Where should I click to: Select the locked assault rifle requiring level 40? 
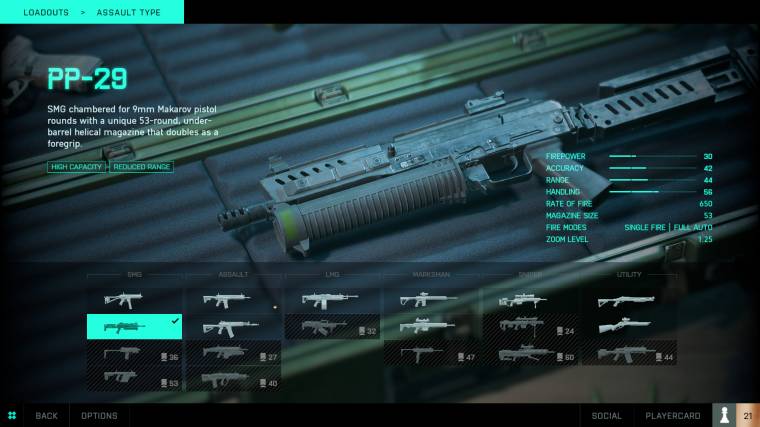pos(233,380)
